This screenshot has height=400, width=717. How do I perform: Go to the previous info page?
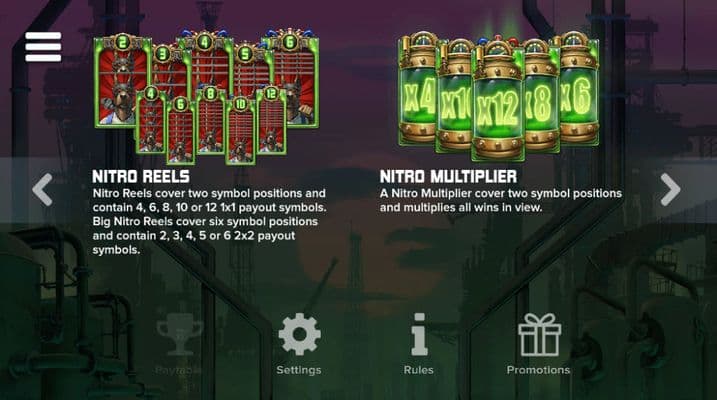(42, 189)
